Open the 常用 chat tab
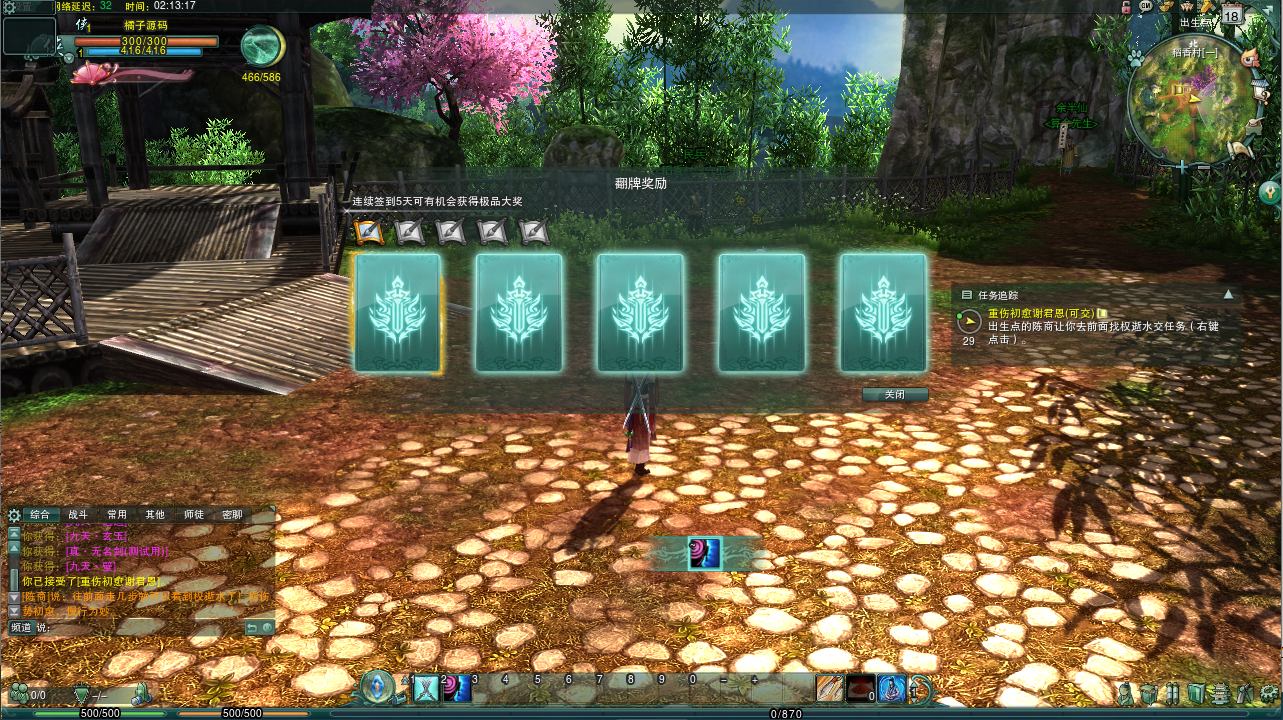The width and height of the screenshot is (1283, 720). coord(117,515)
